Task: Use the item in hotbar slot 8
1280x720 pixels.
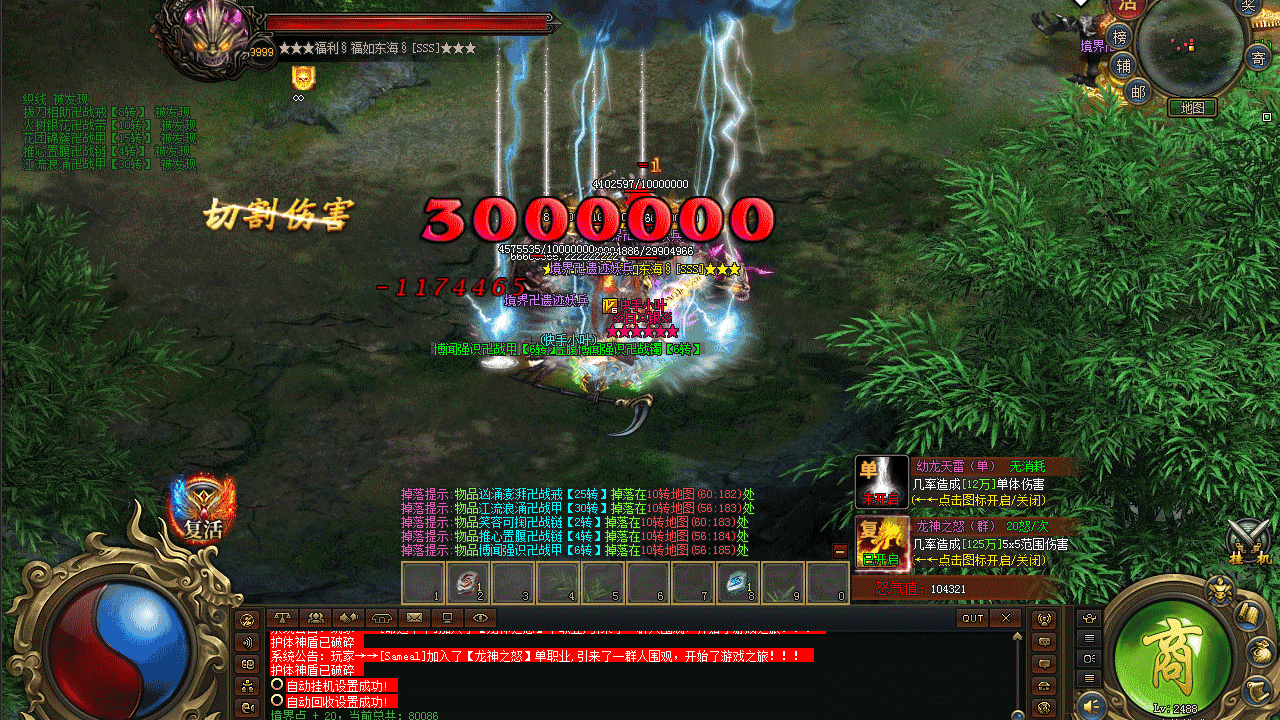Action: click(737, 582)
